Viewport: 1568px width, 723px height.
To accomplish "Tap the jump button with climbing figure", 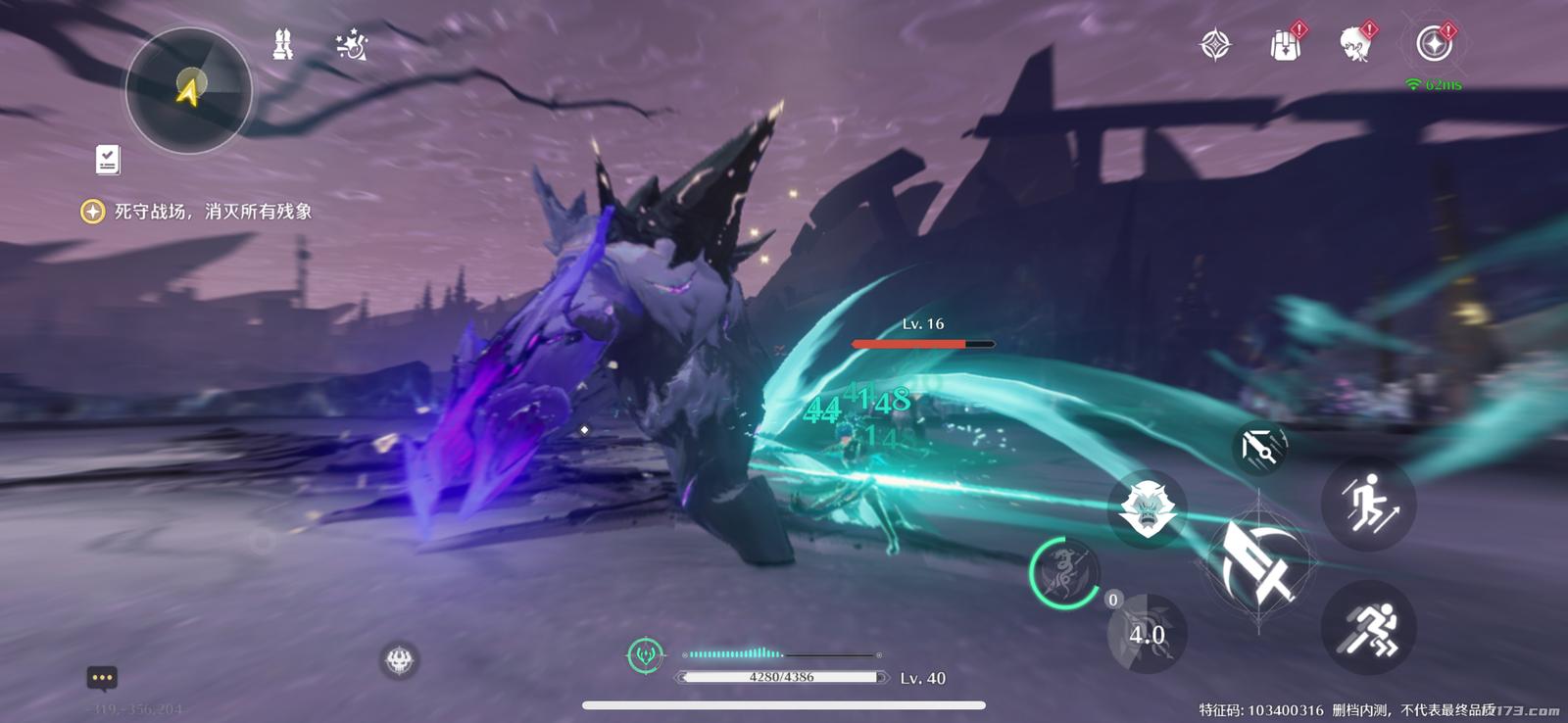I will click(x=1368, y=504).
